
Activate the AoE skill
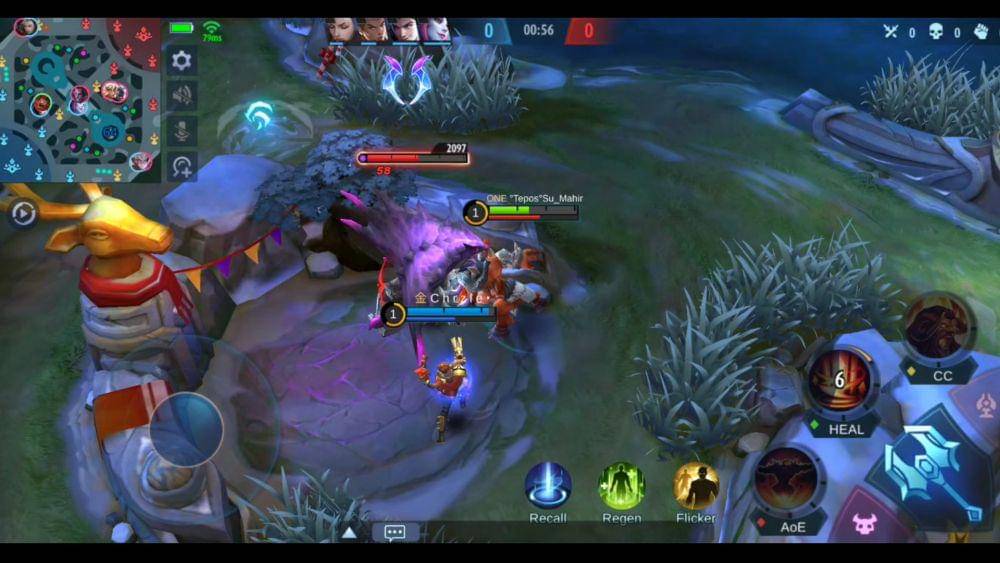(790, 479)
